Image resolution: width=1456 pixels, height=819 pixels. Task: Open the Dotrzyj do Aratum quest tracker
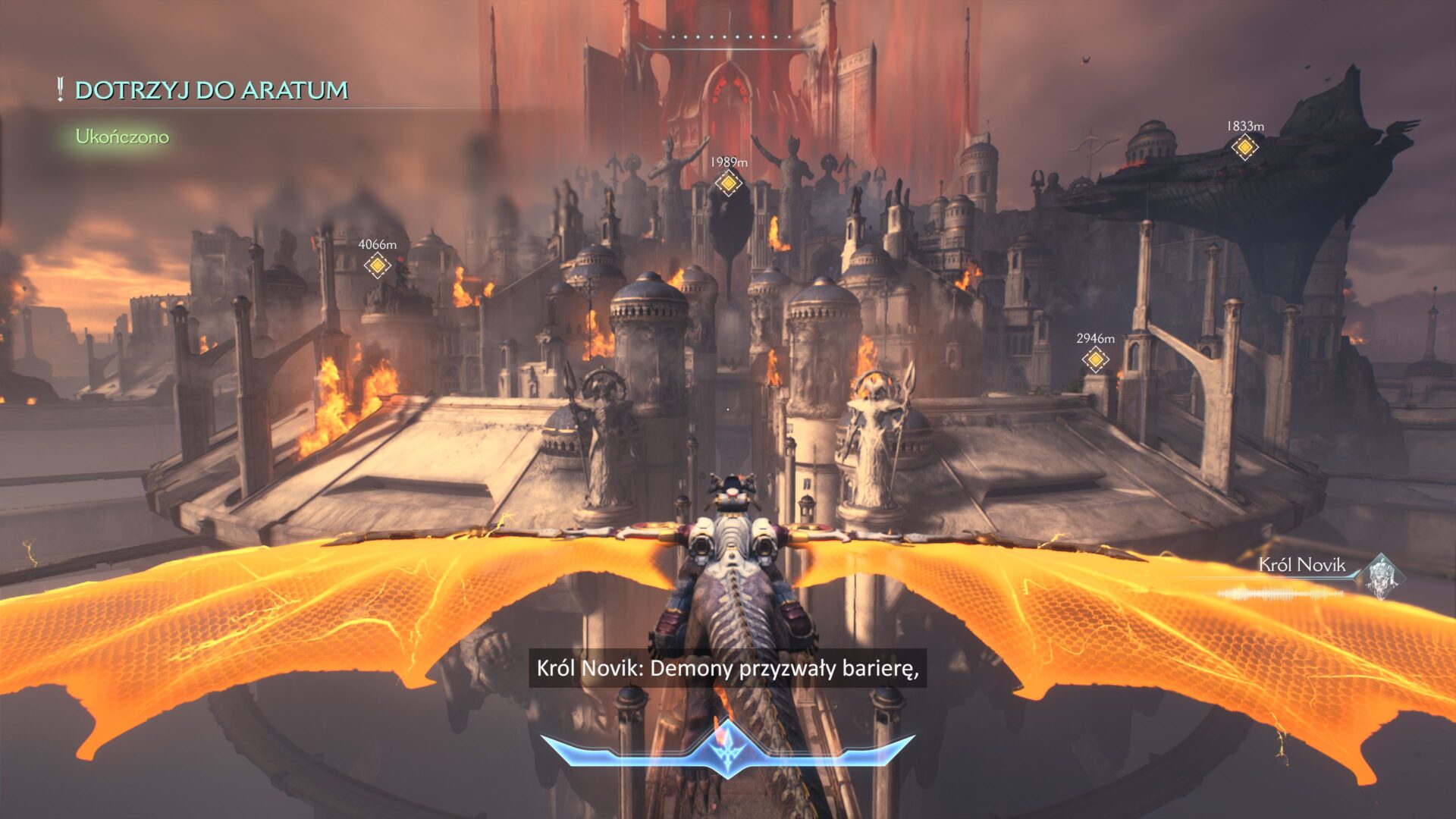(x=211, y=90)
